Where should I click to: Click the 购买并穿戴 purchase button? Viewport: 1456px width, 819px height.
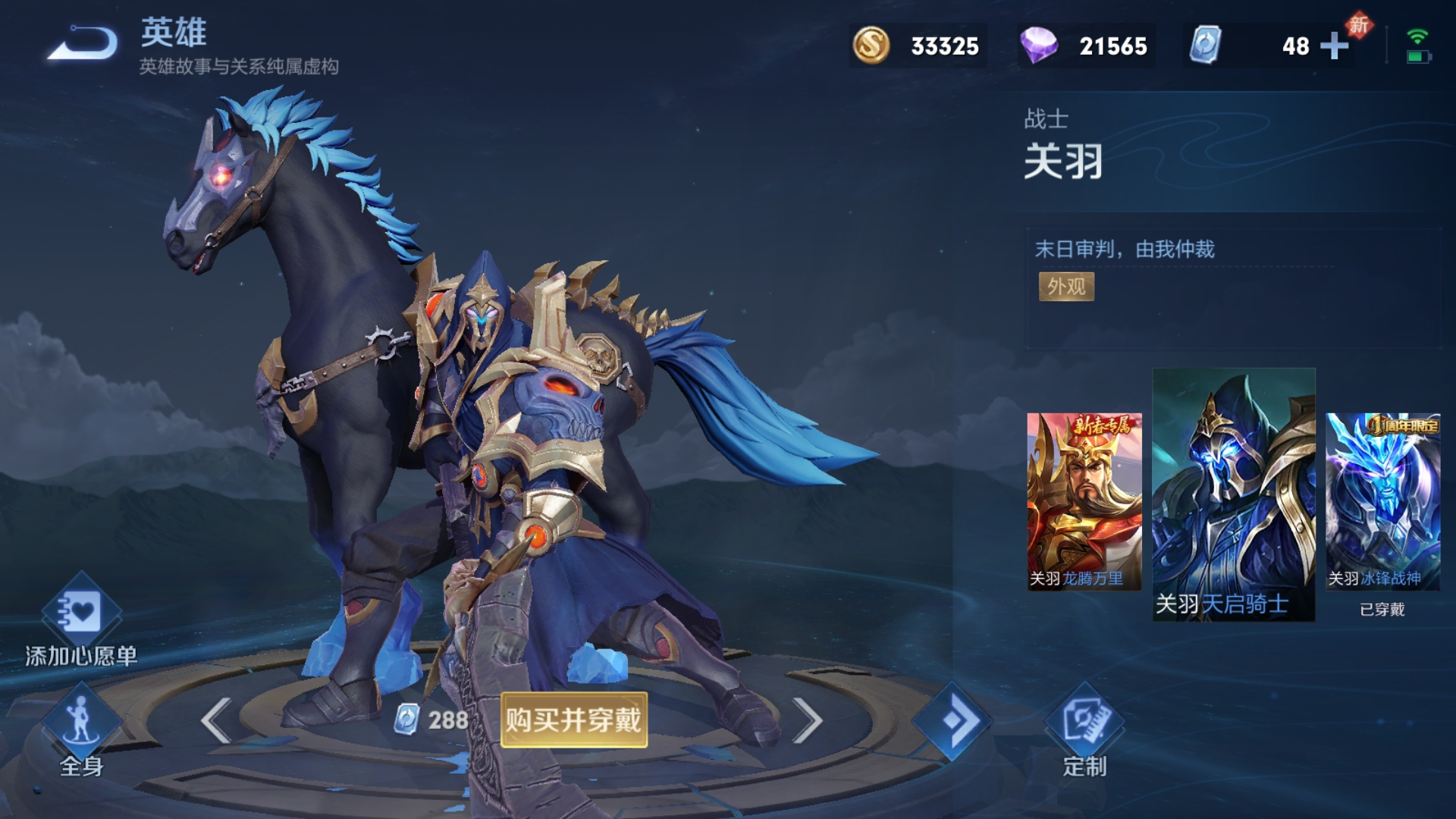coord(573,720)
